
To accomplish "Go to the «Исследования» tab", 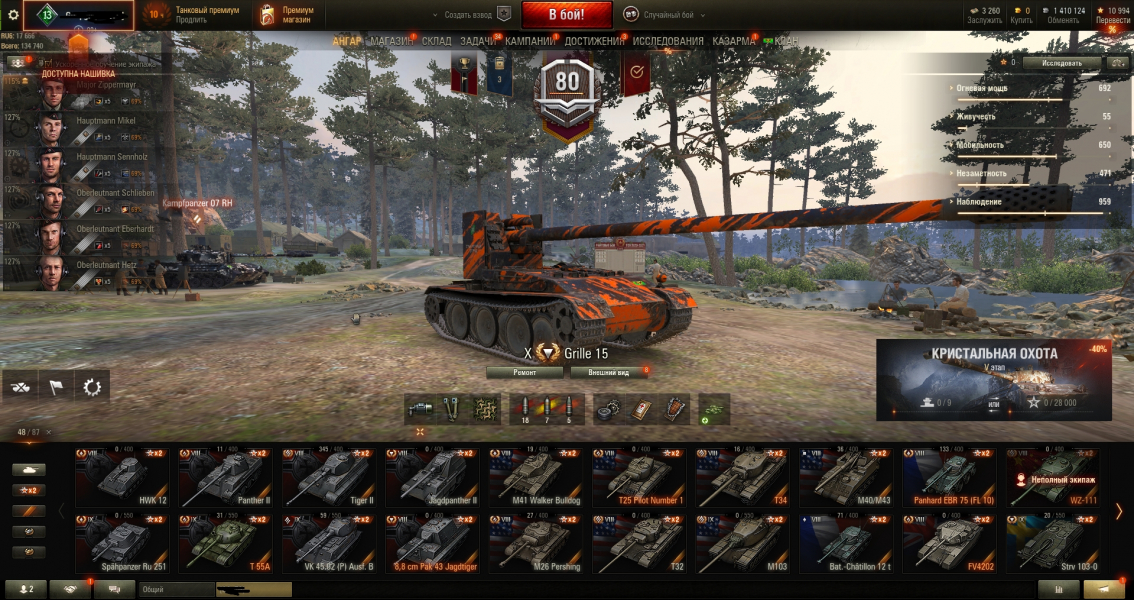I will 668,41.
